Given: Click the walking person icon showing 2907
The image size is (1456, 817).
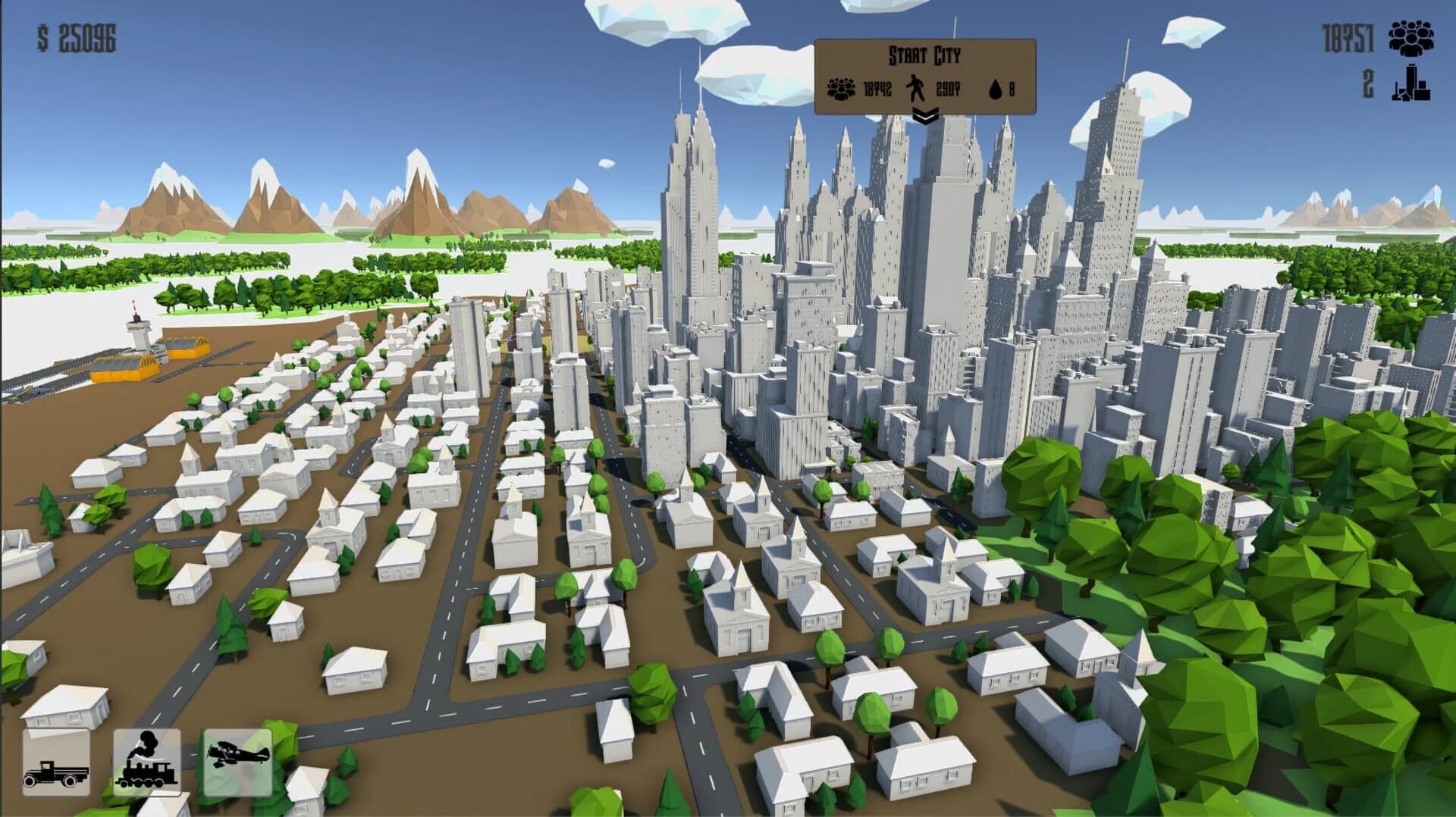Looking at the screenshot, I should tap(915, 89).
